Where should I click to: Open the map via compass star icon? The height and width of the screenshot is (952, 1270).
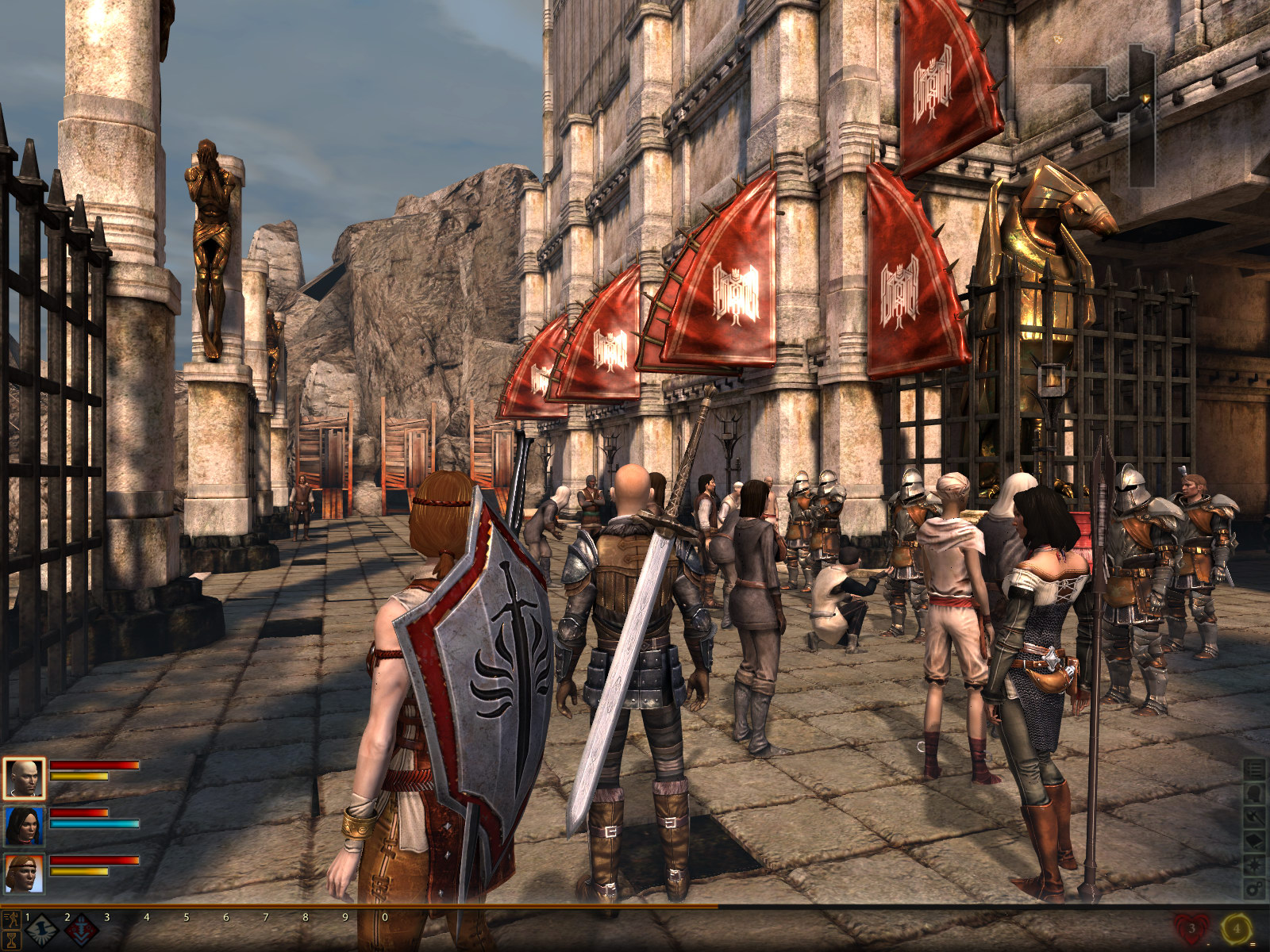1255,864
